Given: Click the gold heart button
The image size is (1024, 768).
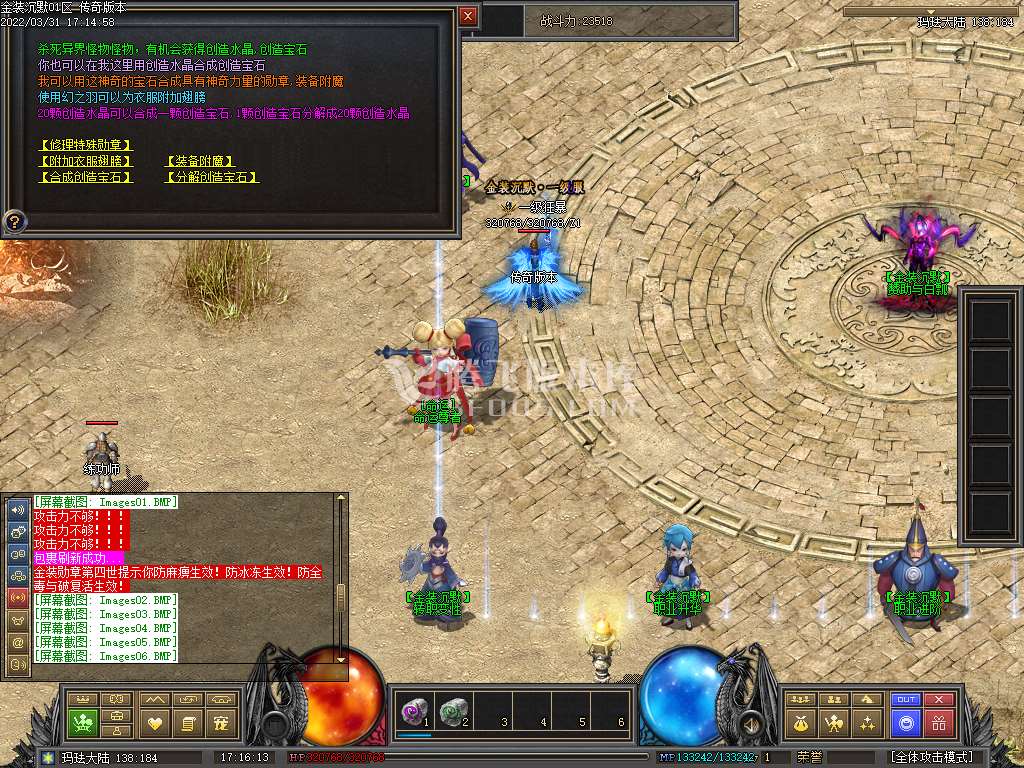Looking at the screenshot, I should 154,722.
